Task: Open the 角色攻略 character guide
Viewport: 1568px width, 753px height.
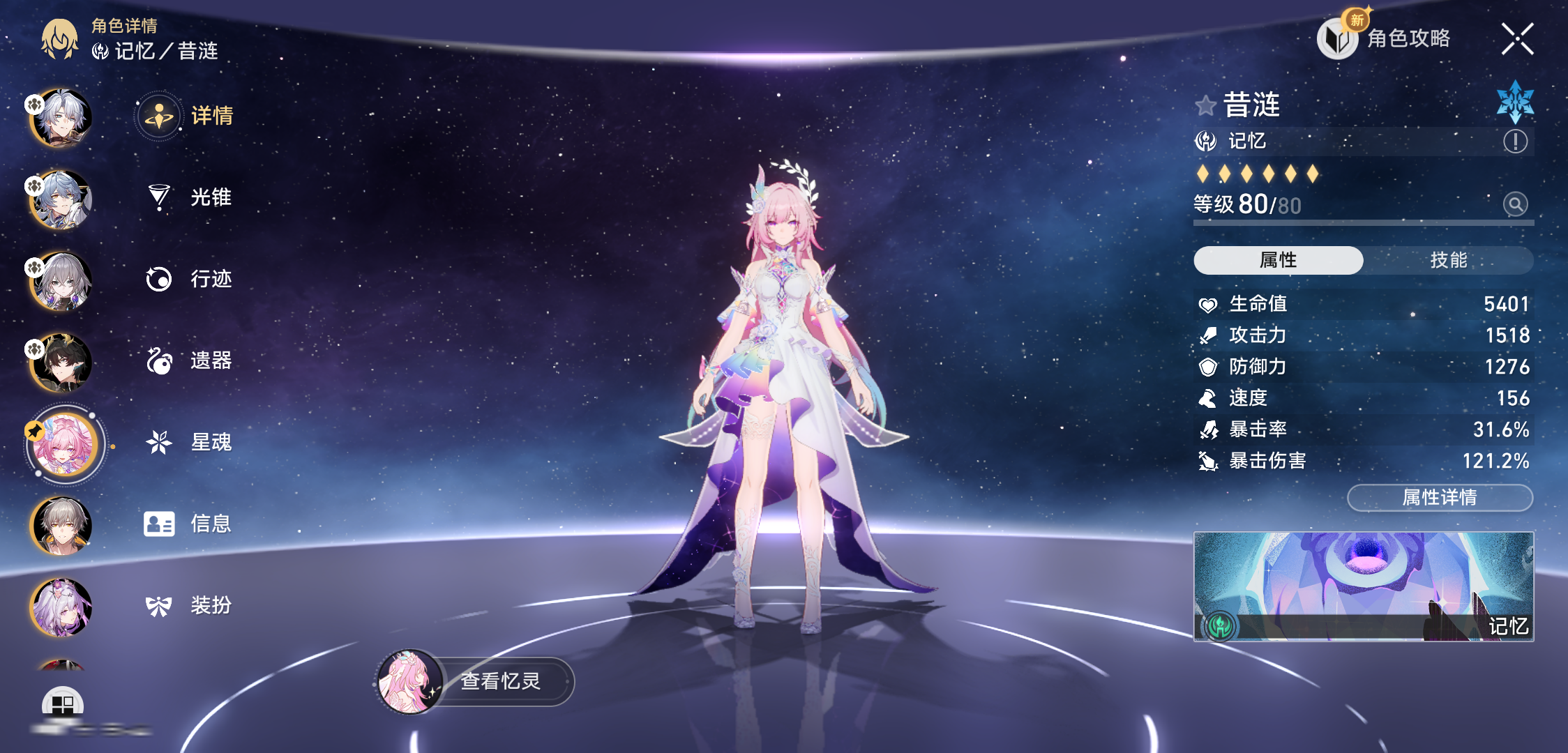Action: (1385, 38)
